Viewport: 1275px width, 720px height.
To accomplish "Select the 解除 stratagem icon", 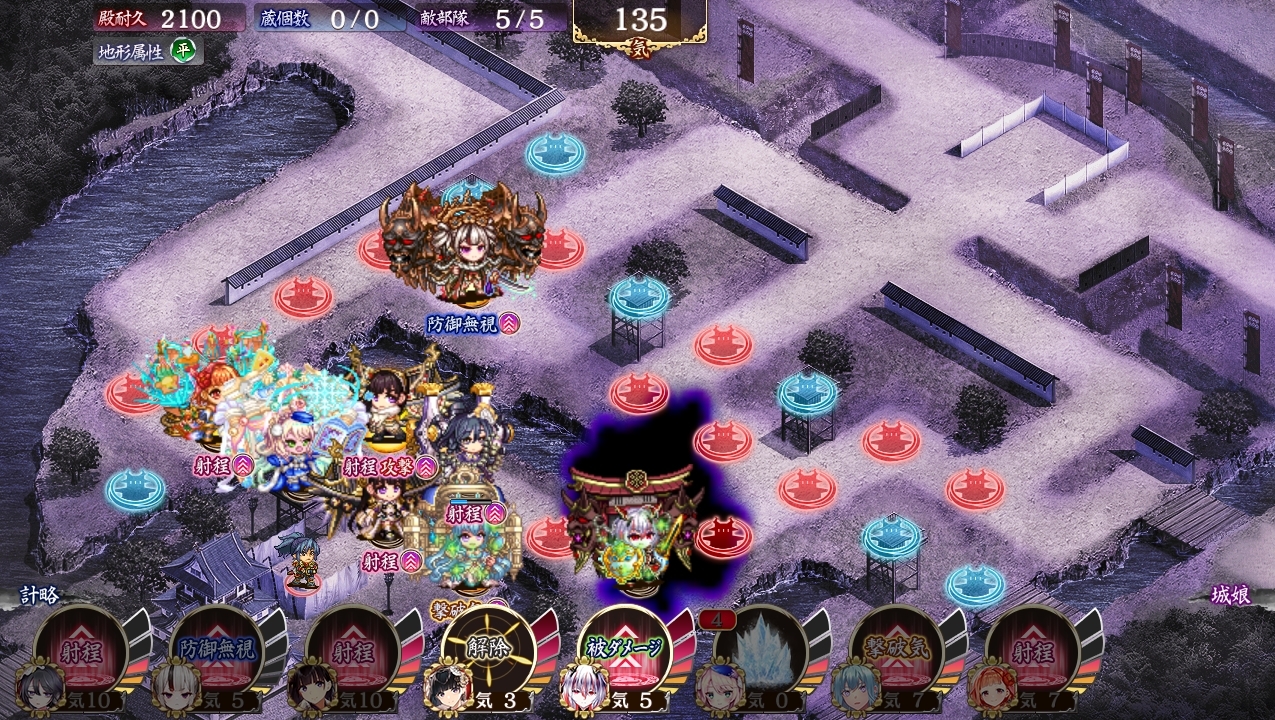I will (x=489, y=652).
